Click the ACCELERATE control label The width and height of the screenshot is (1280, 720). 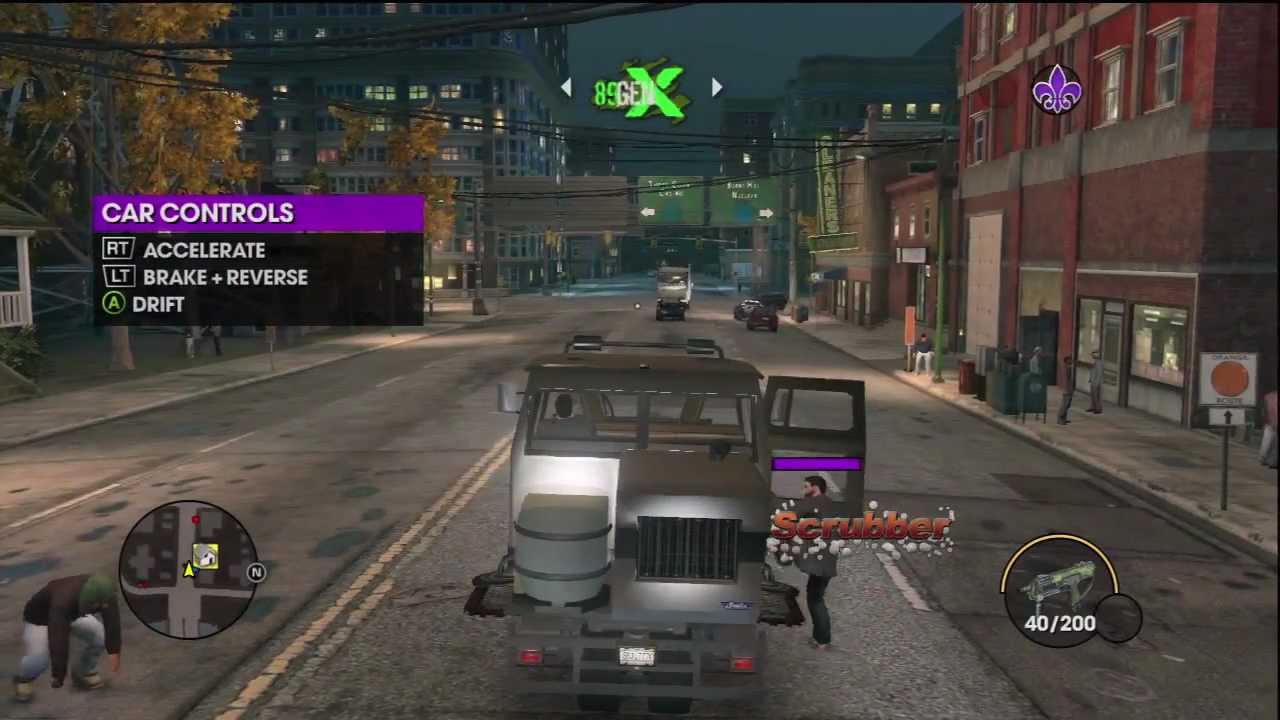pos(204,250)
